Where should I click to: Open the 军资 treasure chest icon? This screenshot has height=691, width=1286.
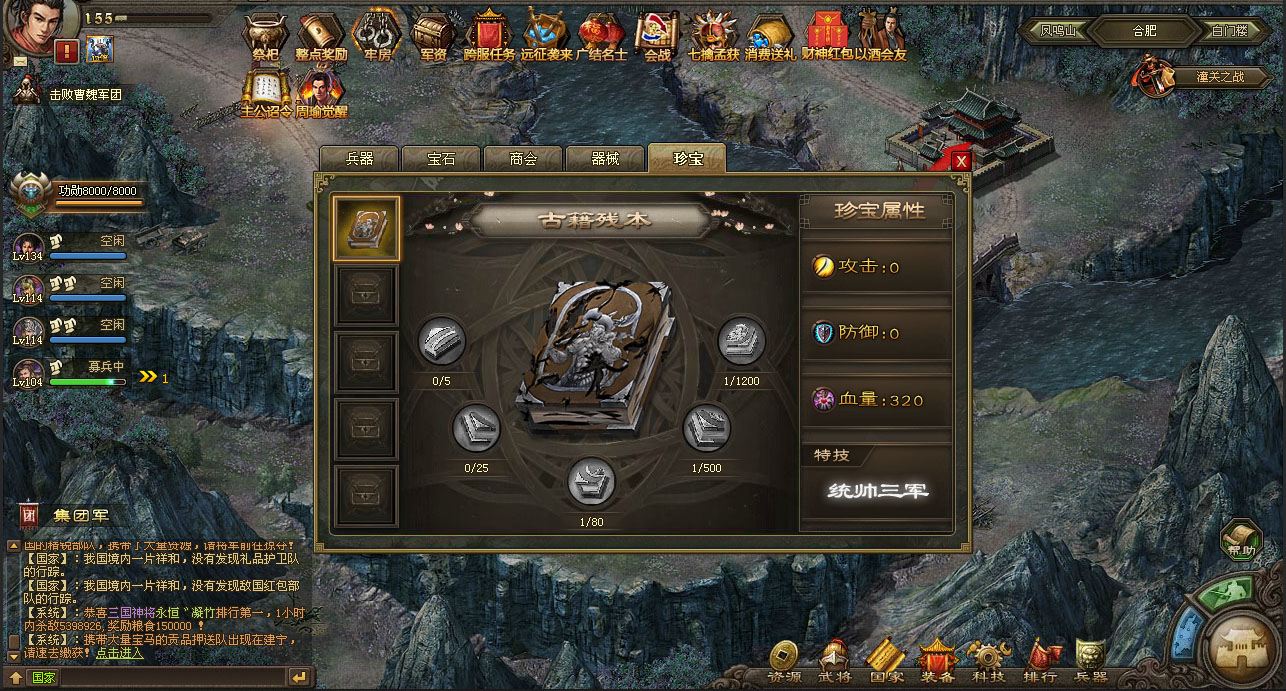[x=432, y=38]
